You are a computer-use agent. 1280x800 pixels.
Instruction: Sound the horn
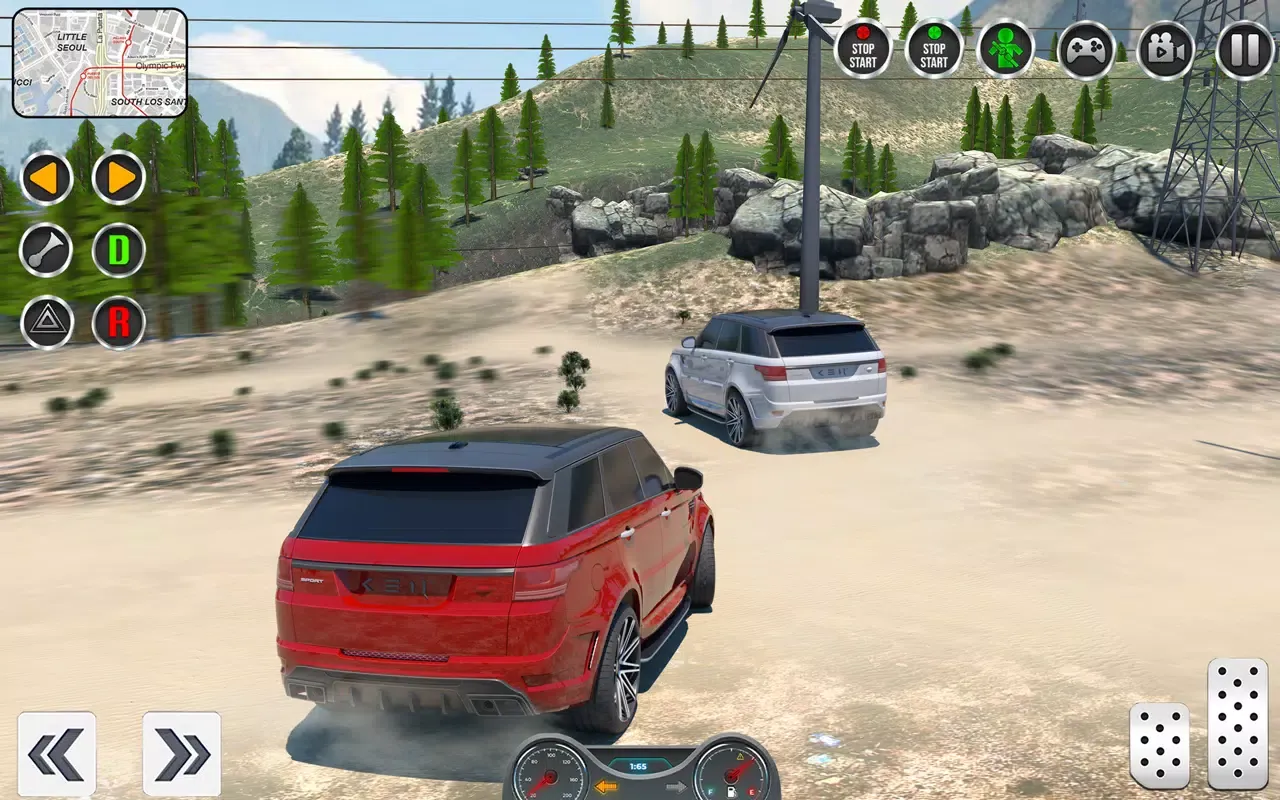(46, 251)
